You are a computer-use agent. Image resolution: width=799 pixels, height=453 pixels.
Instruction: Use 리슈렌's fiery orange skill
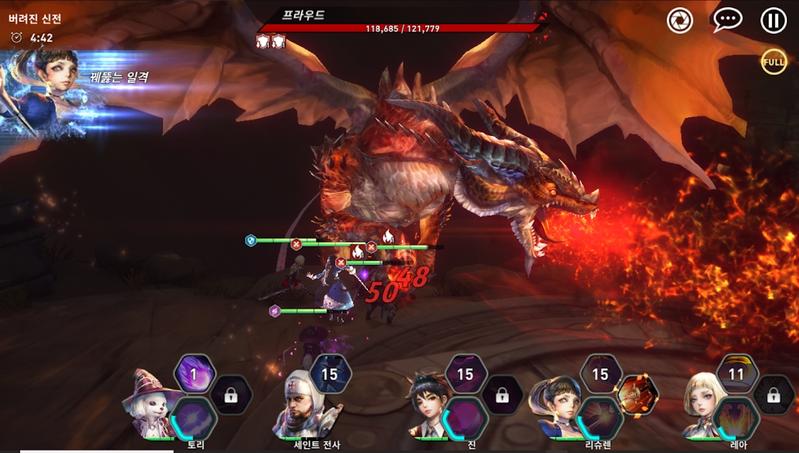[636, 395]
